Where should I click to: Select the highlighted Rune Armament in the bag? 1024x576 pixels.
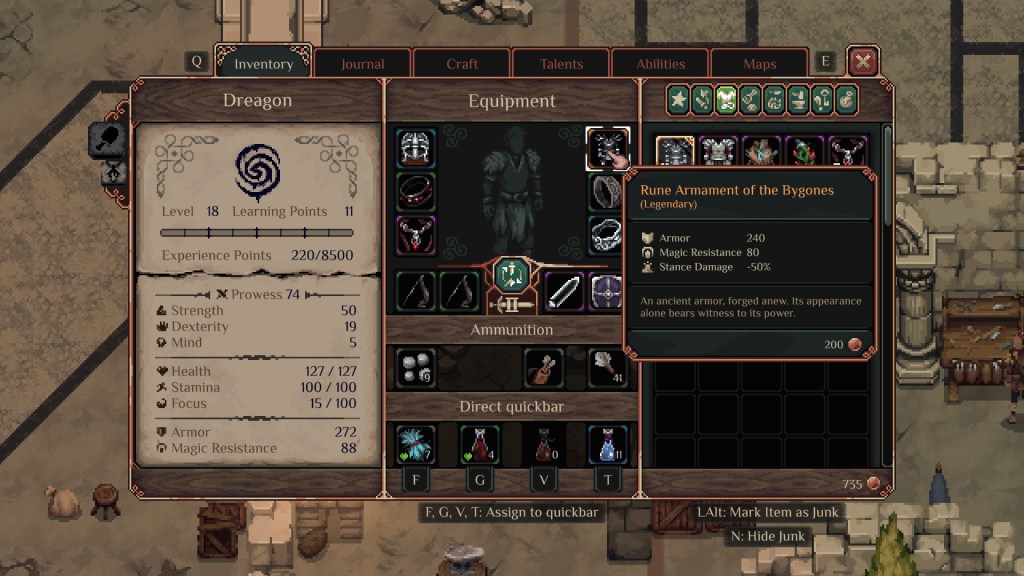675,153
